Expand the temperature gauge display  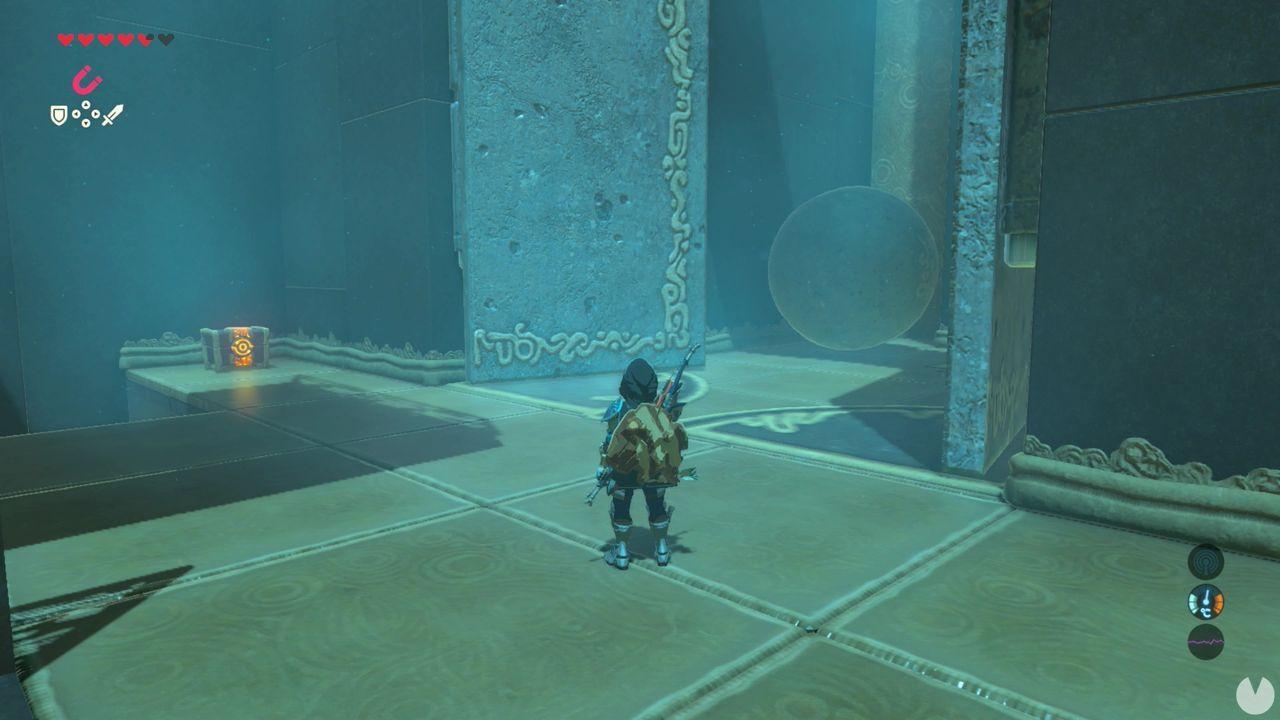tap(1204, 604)
